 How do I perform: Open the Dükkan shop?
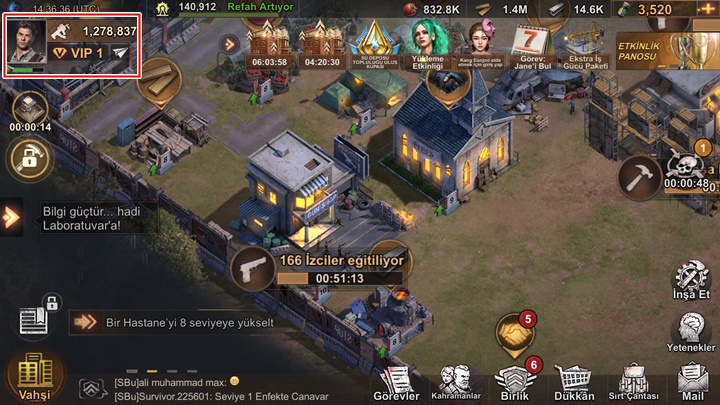(574, 381)
